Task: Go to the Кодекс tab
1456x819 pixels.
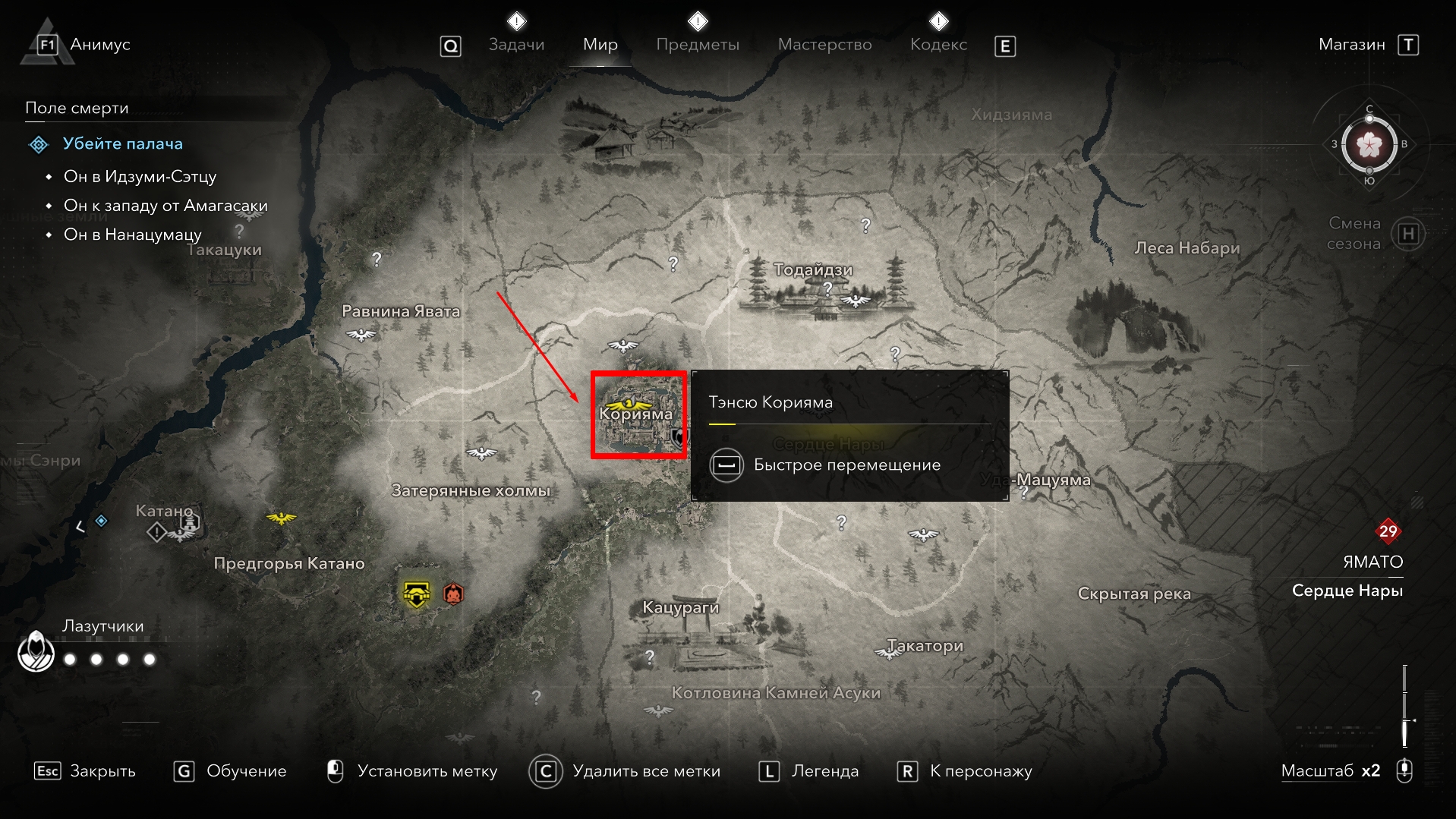Action: tap(938, 45)
